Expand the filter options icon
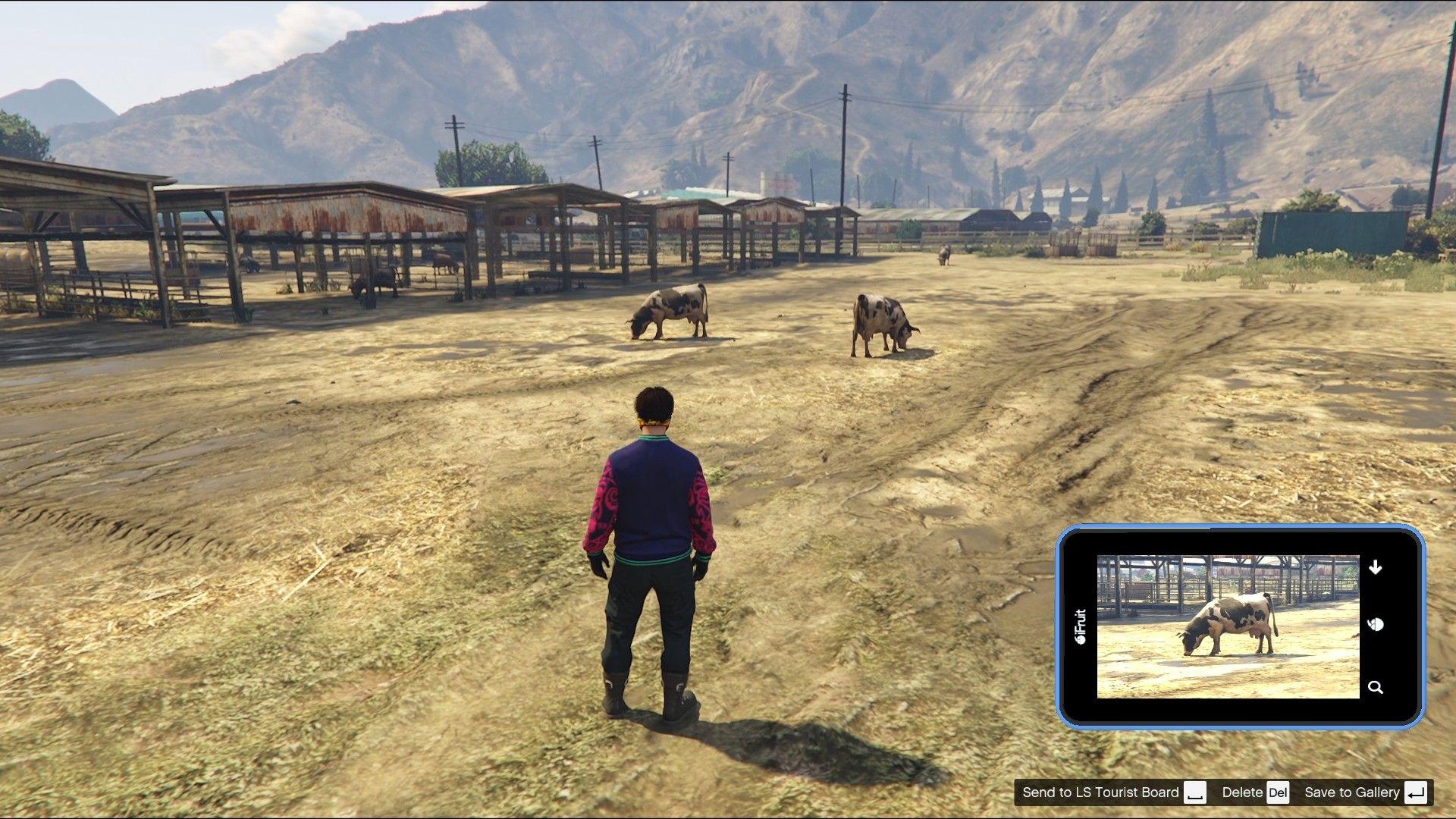The image size is (1456, 819). coord(1376,624)
